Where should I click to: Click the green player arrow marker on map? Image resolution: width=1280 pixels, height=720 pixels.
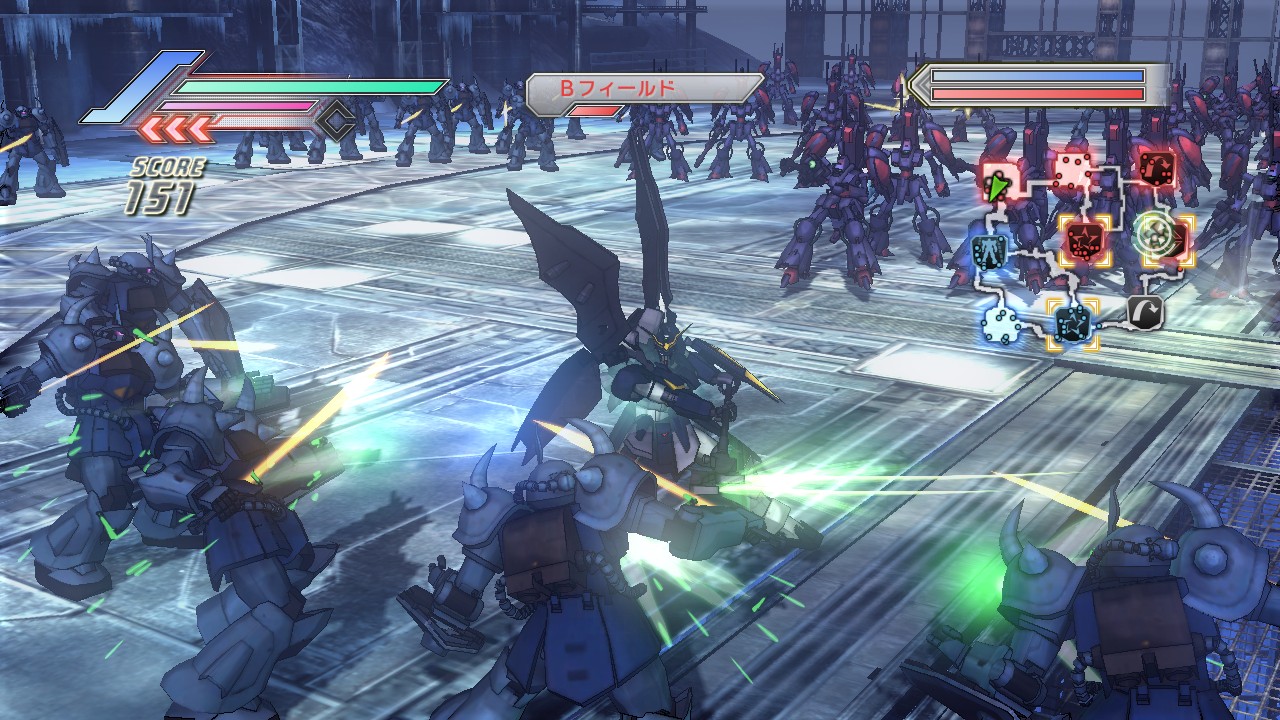tap(996, 187)
